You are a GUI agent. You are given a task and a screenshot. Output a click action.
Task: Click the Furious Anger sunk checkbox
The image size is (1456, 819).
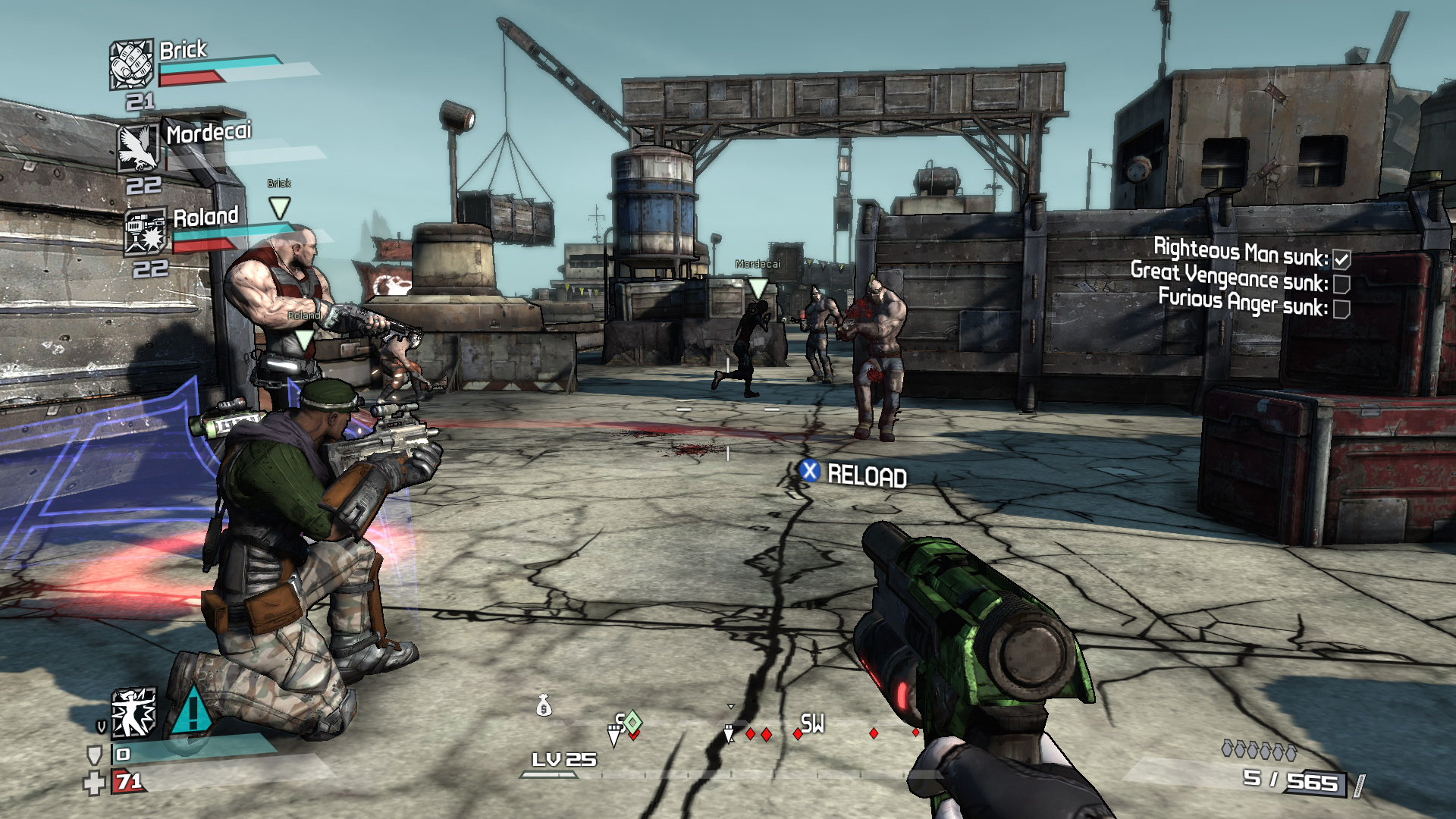tap(1341, 309)
